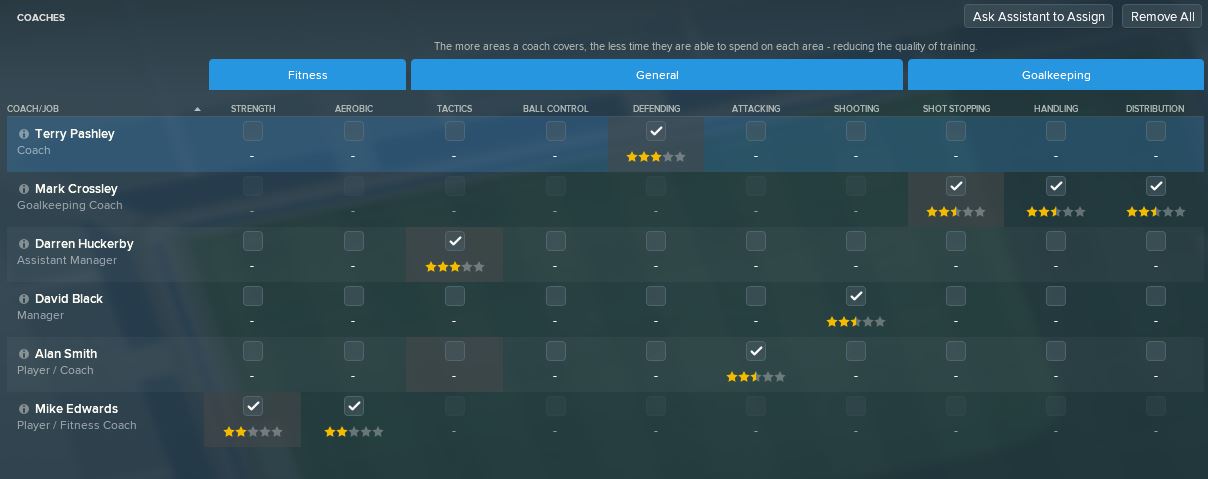Viewport: 1208px width, 479px height.
Task: Uncheck Mark Crossley's Distribution checkbox
Action: click(x=1156, y=186)
